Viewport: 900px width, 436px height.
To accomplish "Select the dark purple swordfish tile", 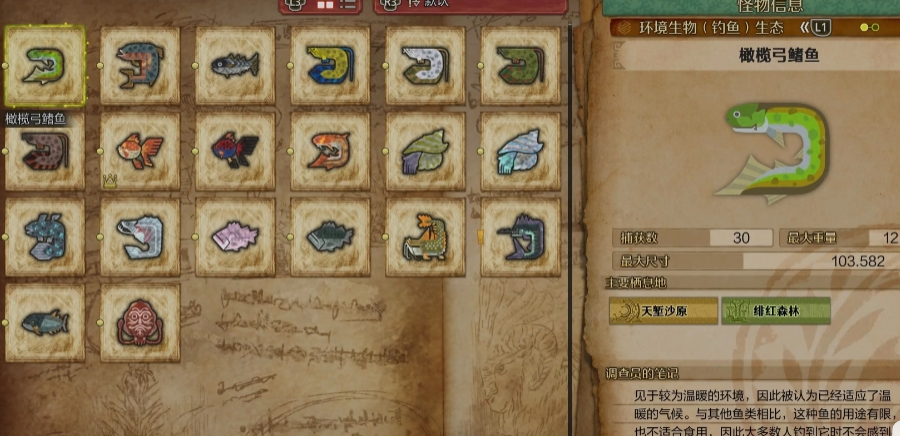I will point(520,237).
